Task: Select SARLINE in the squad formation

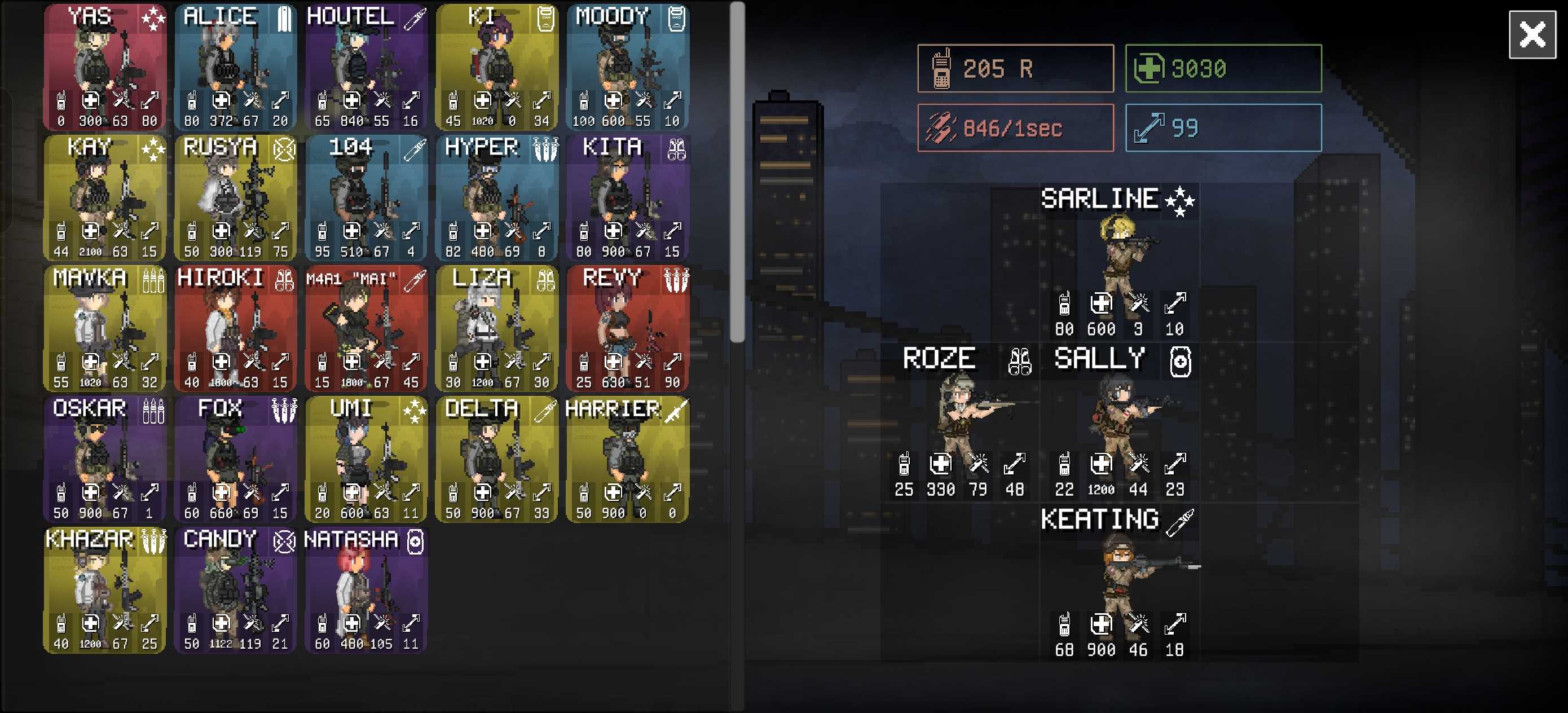Action: click(x=1119, y=262)
